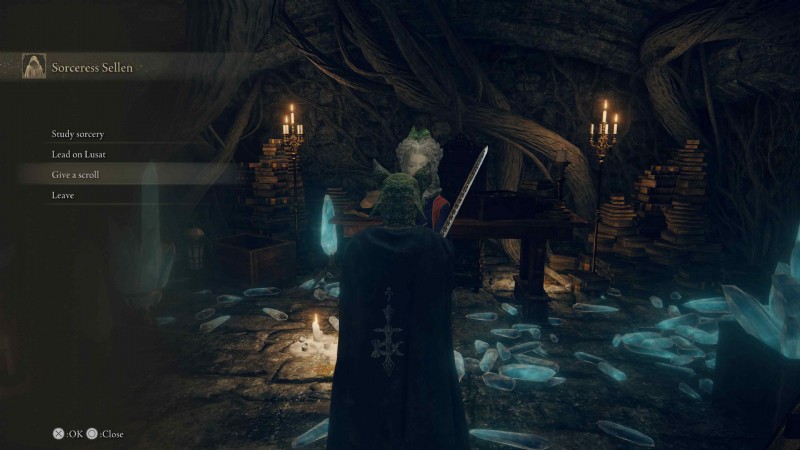The width and height of the screenshot is (800, 450).
Task: Choose the Study sorcery option
Action: click(x=78, y=134)
